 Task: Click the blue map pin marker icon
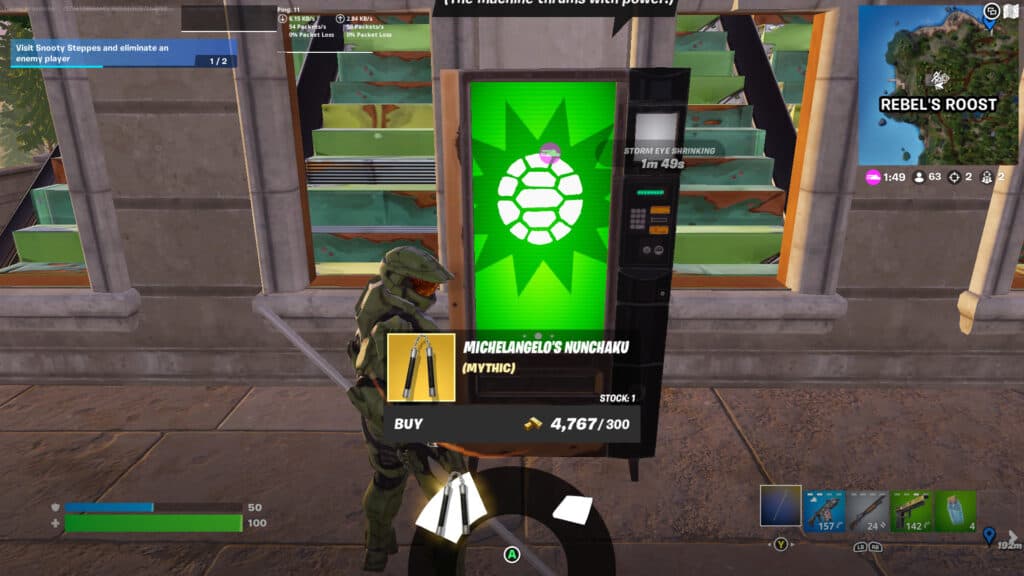pos(990,535)
